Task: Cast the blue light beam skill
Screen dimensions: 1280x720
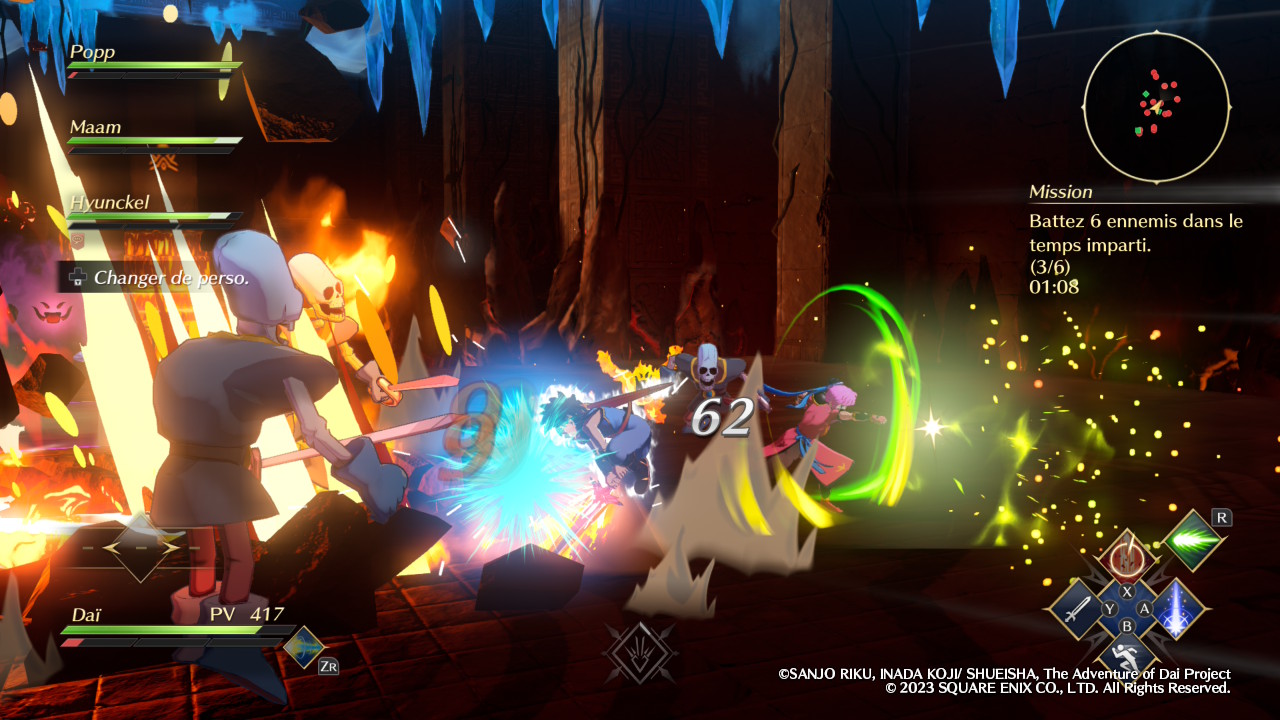Action: pos(1178,609)
